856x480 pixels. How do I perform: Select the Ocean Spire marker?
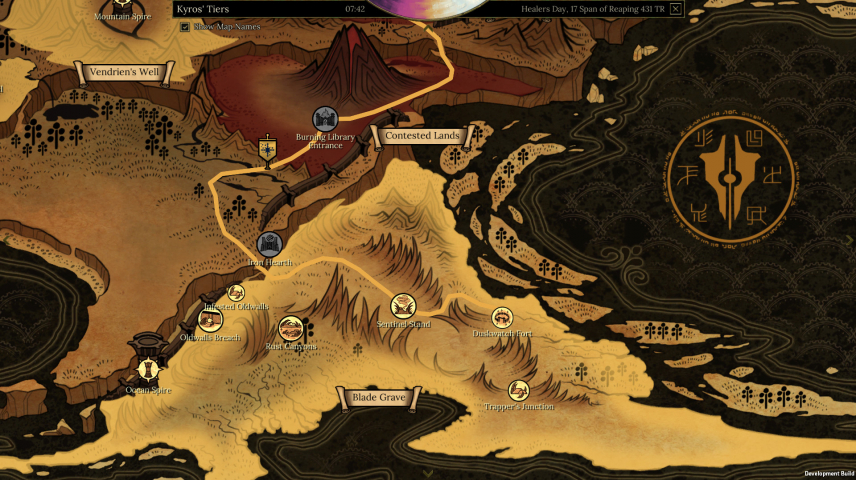click(149, 366)
